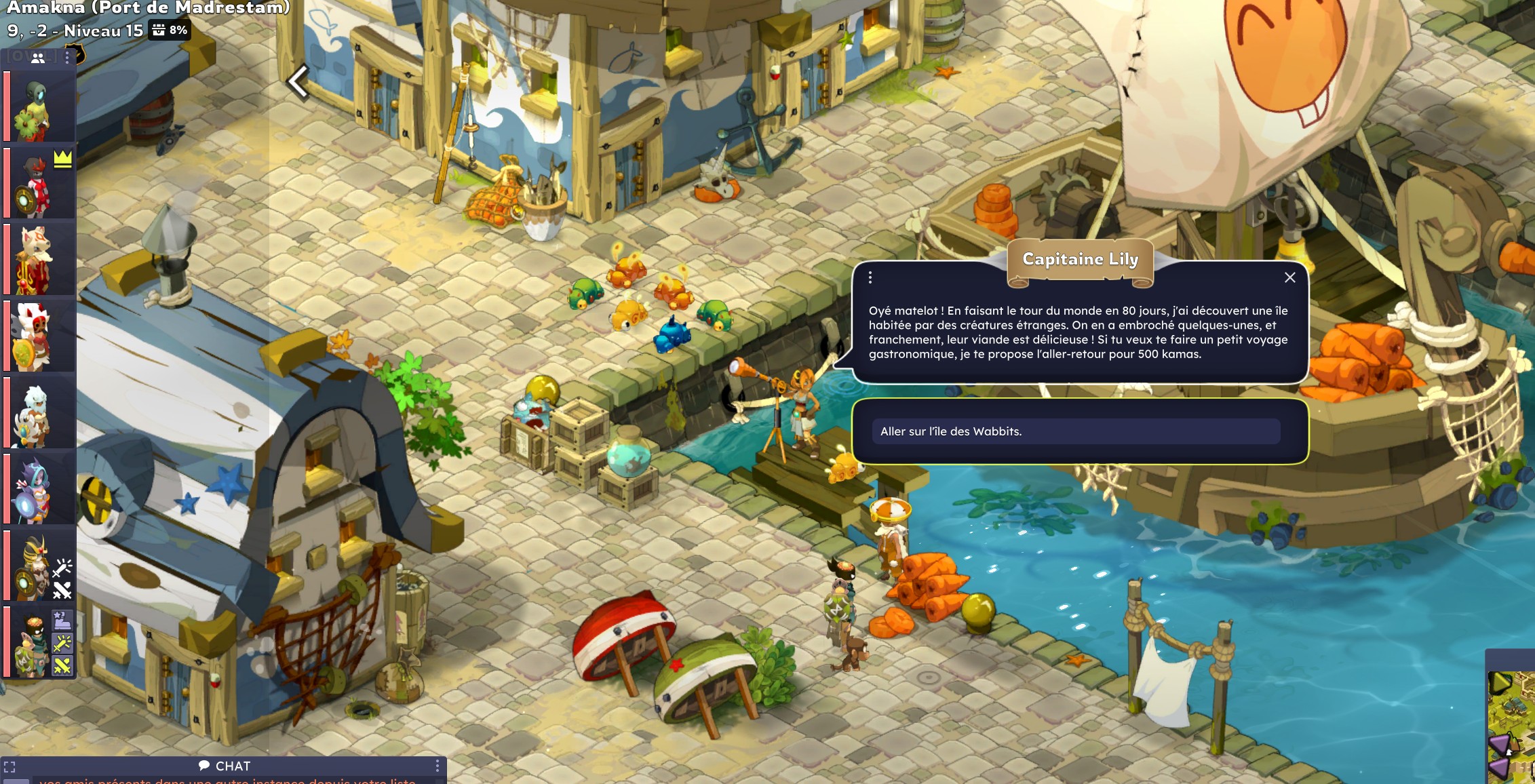The image size is (1535, 784).
Task: Click the 8% area bonus indicator
Action: [x=170, y=30]
